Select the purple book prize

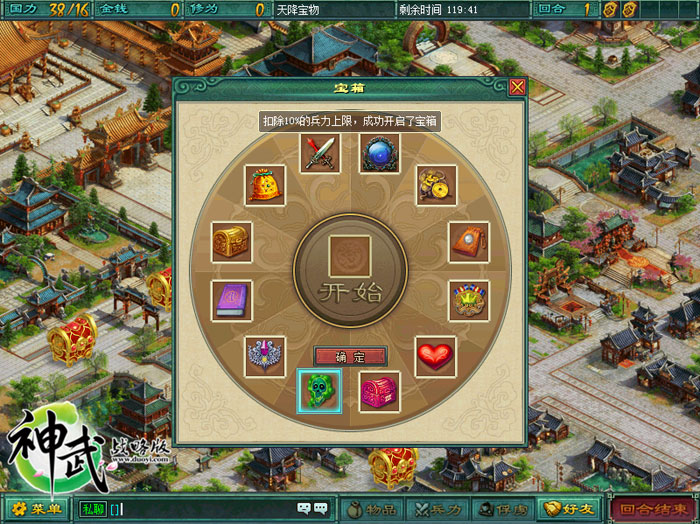click(x=231, y=300)
